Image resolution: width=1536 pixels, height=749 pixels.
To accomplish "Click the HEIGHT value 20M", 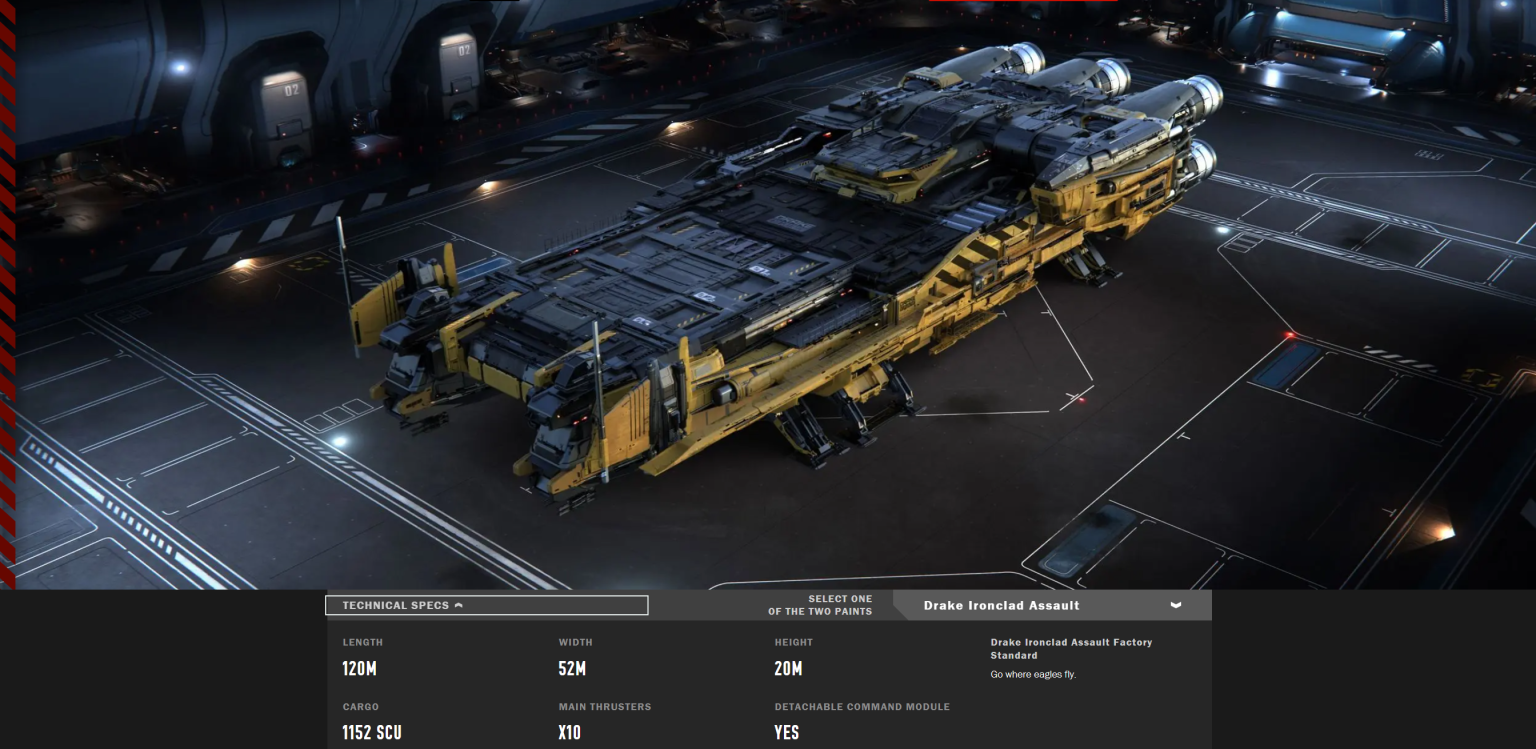I will pos(787,669).
